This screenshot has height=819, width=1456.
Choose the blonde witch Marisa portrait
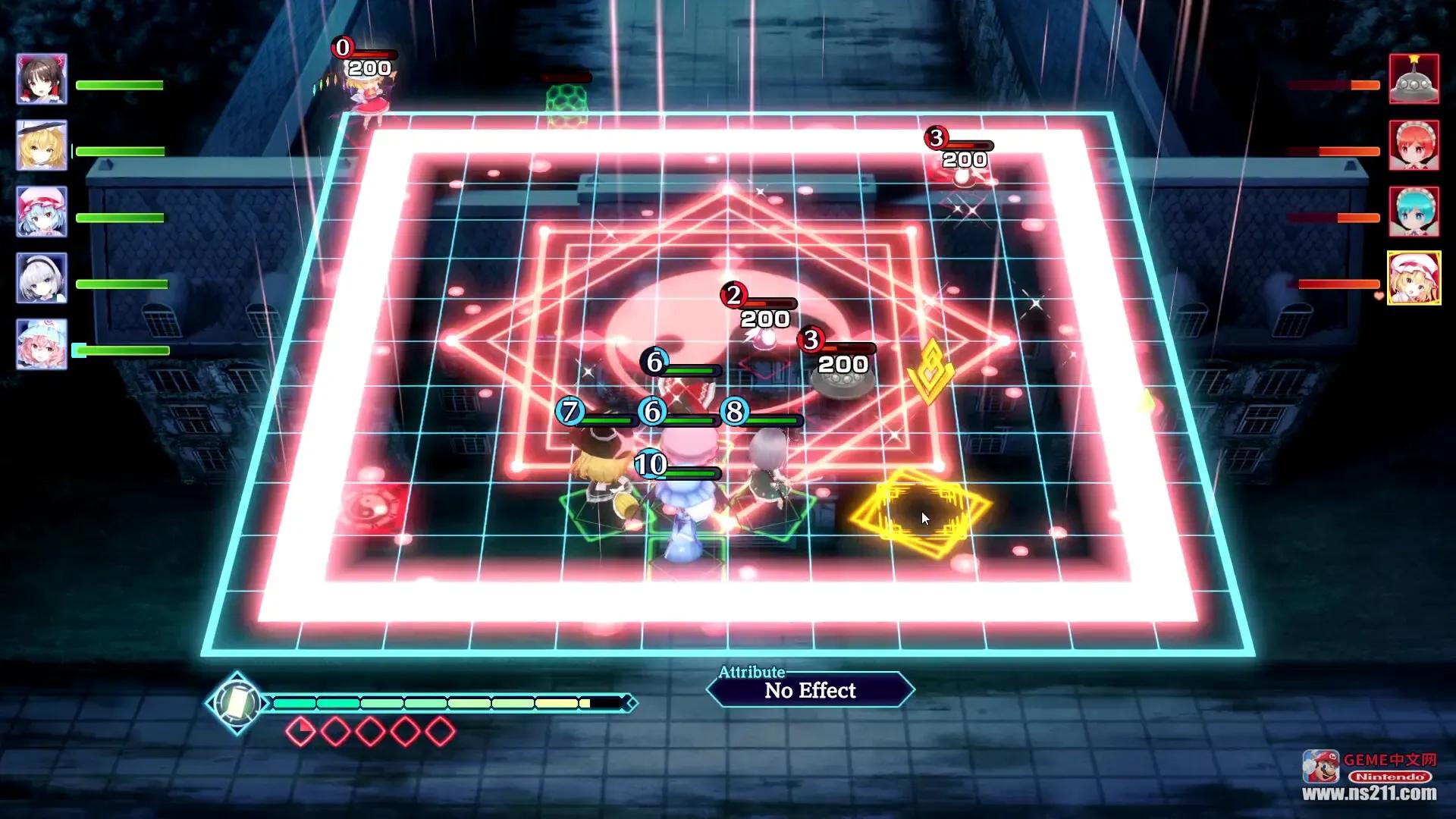42,145
